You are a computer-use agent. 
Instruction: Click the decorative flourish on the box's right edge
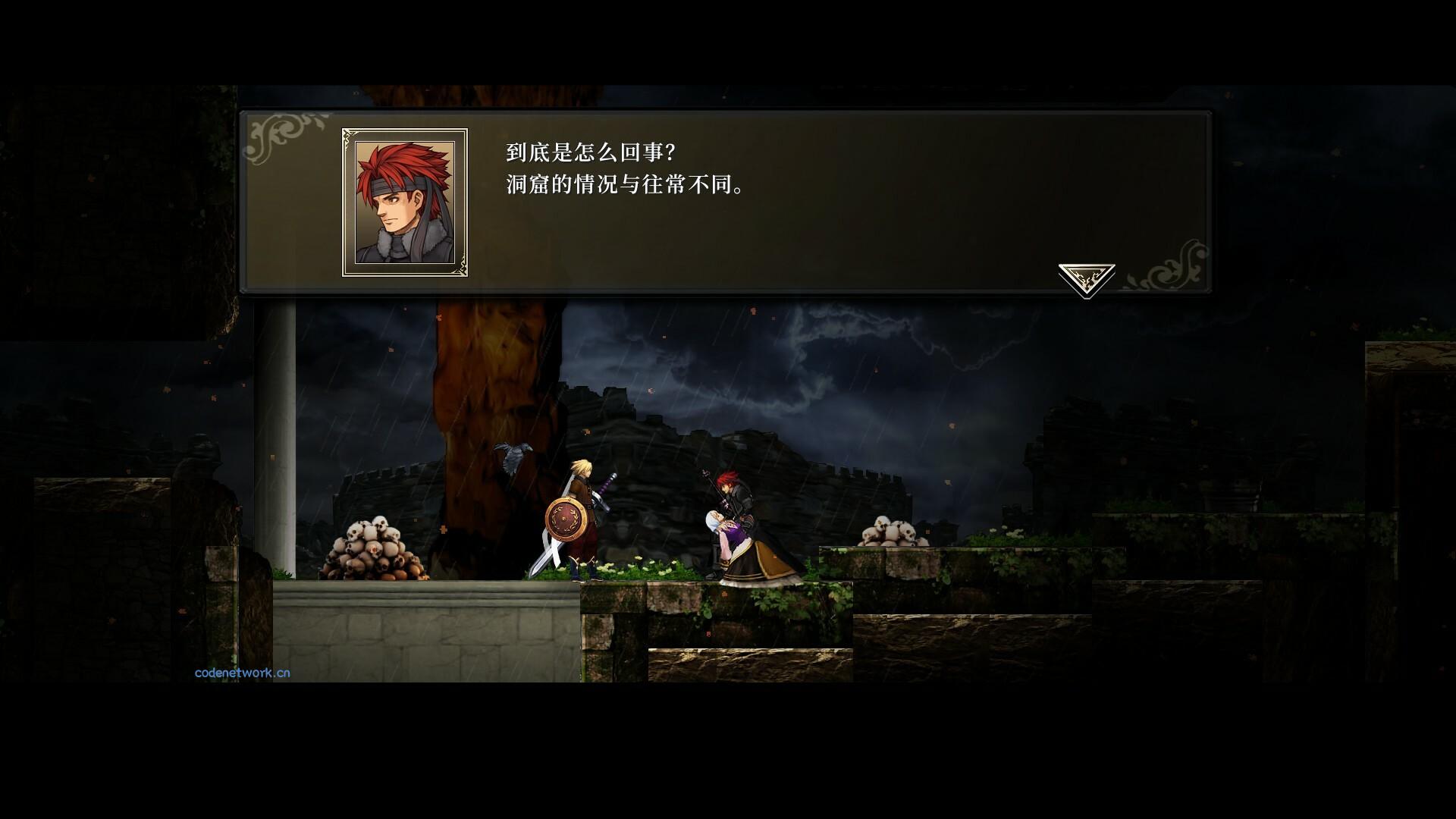point(1179,265)
